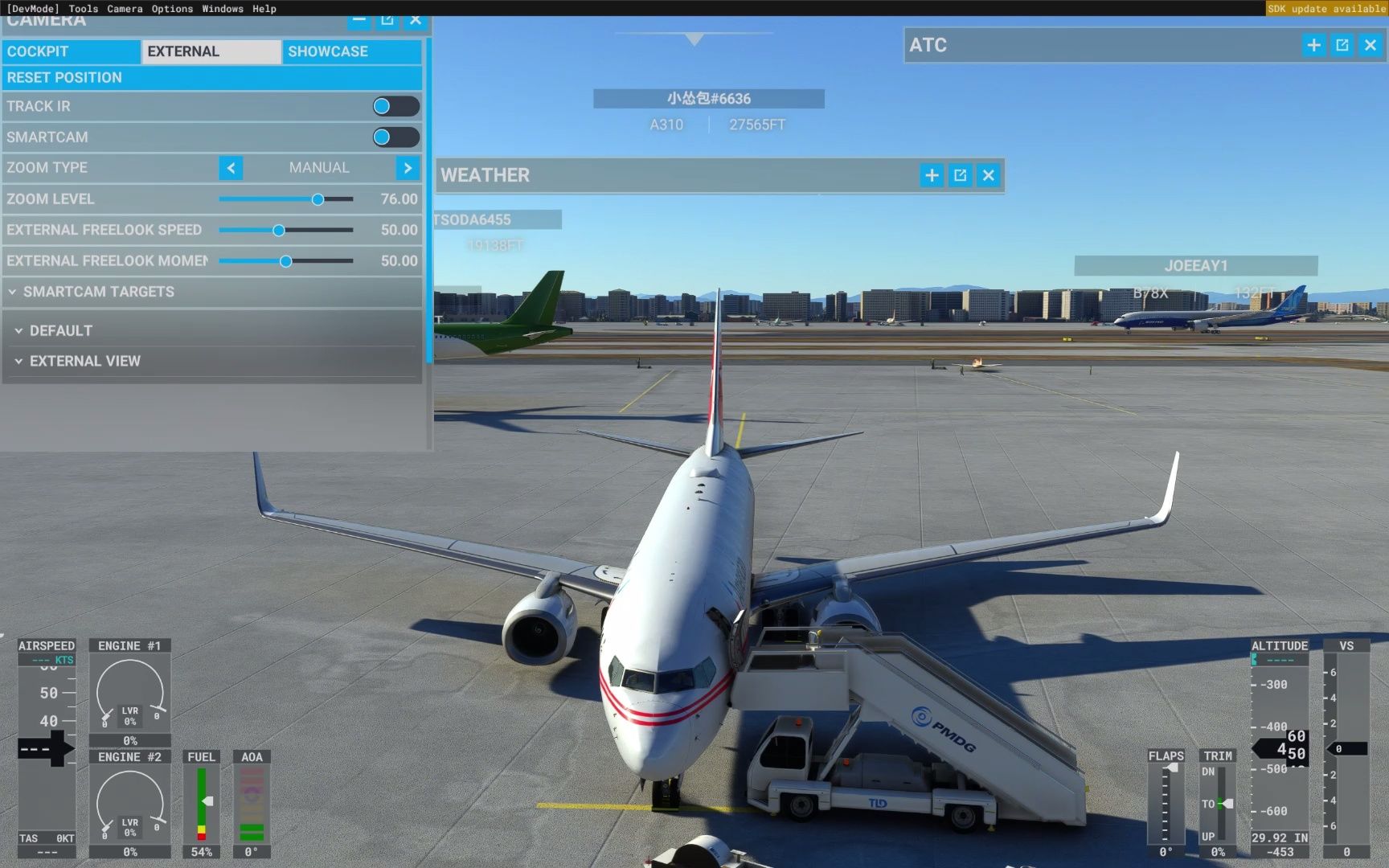
Task: Close the Weather panel
Action: [988, 174]
